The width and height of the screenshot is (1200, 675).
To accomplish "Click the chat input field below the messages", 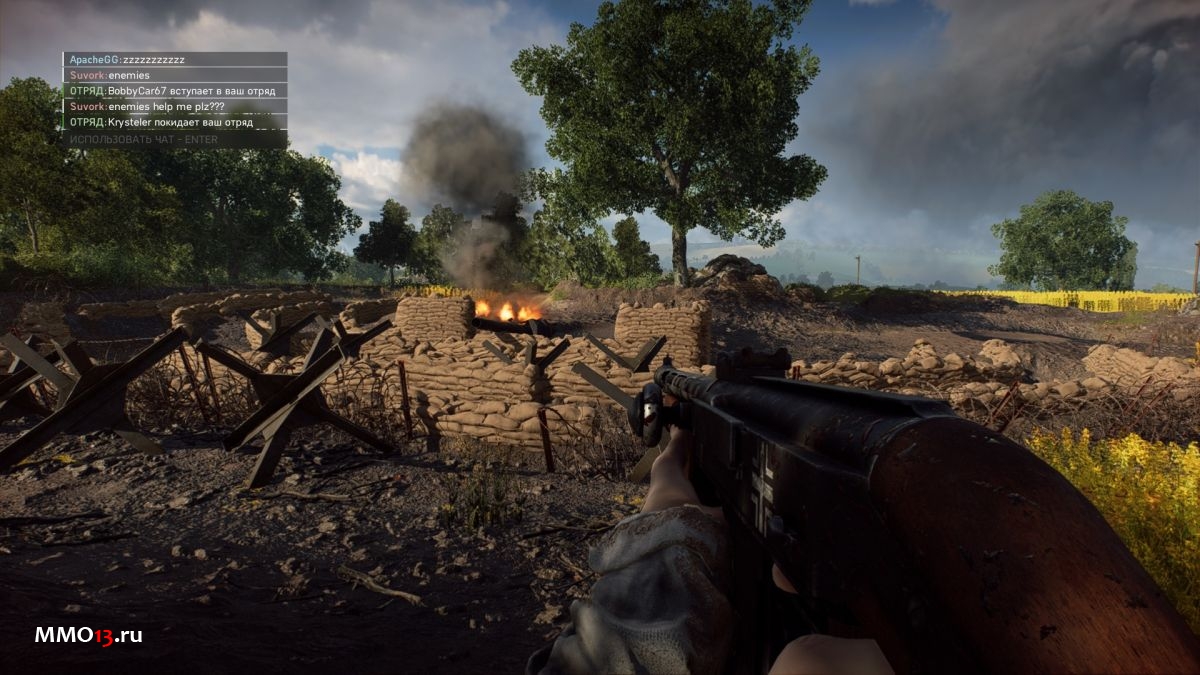I will coord(174,139).
